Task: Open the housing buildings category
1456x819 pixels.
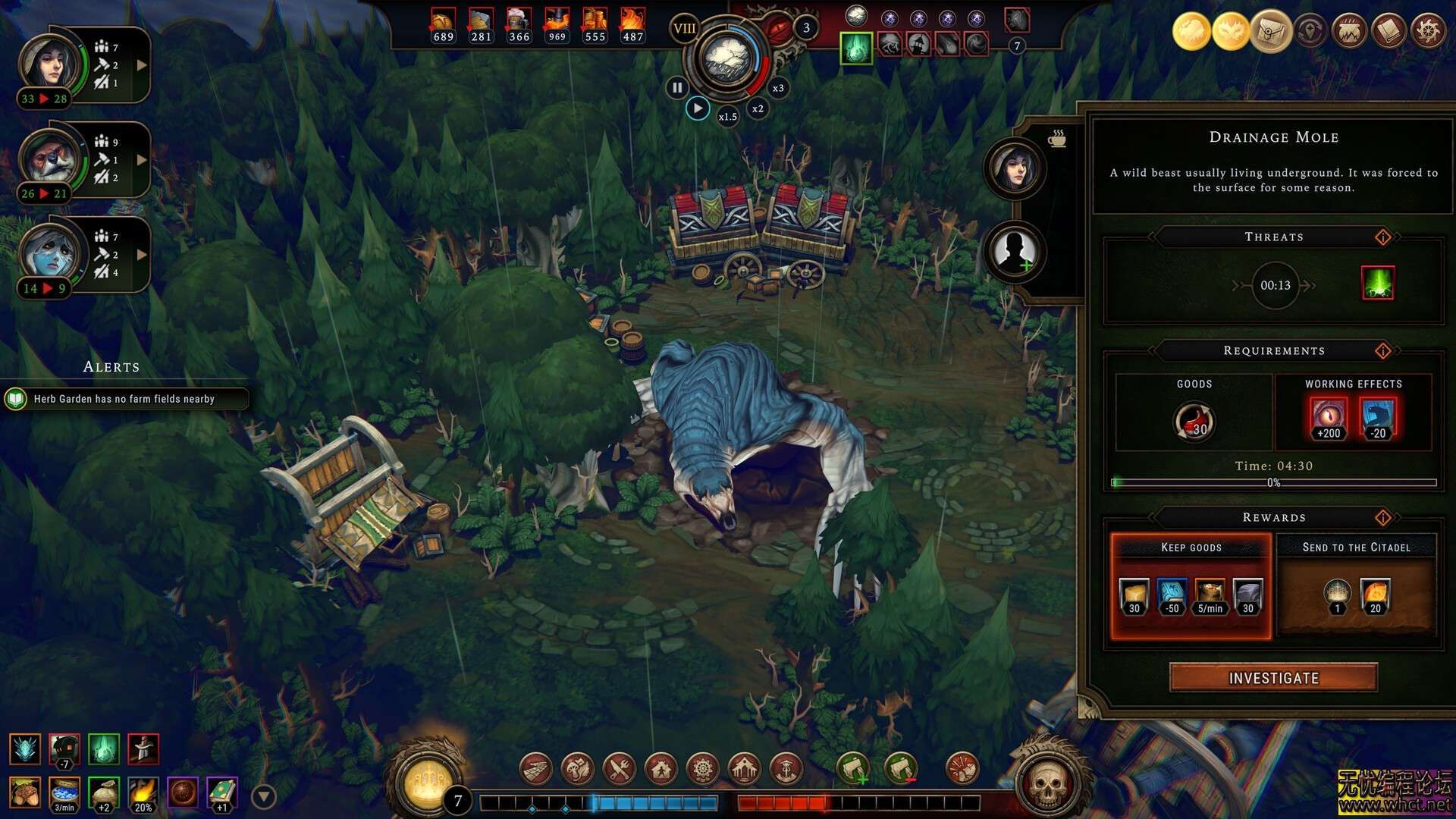Action: click(662, 768)
